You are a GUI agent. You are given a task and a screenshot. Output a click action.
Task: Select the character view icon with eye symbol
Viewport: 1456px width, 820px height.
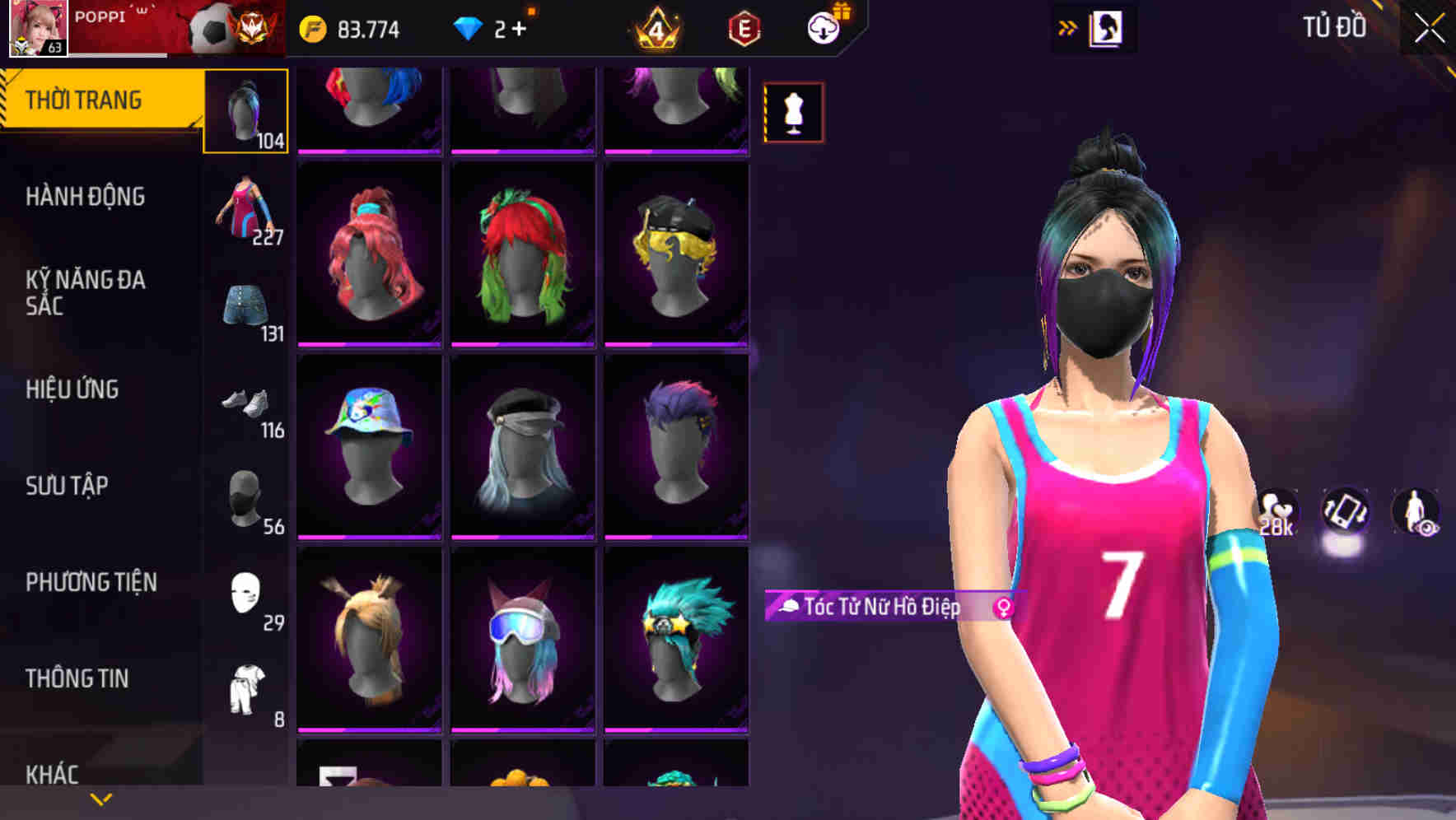tap(1420, 512)
